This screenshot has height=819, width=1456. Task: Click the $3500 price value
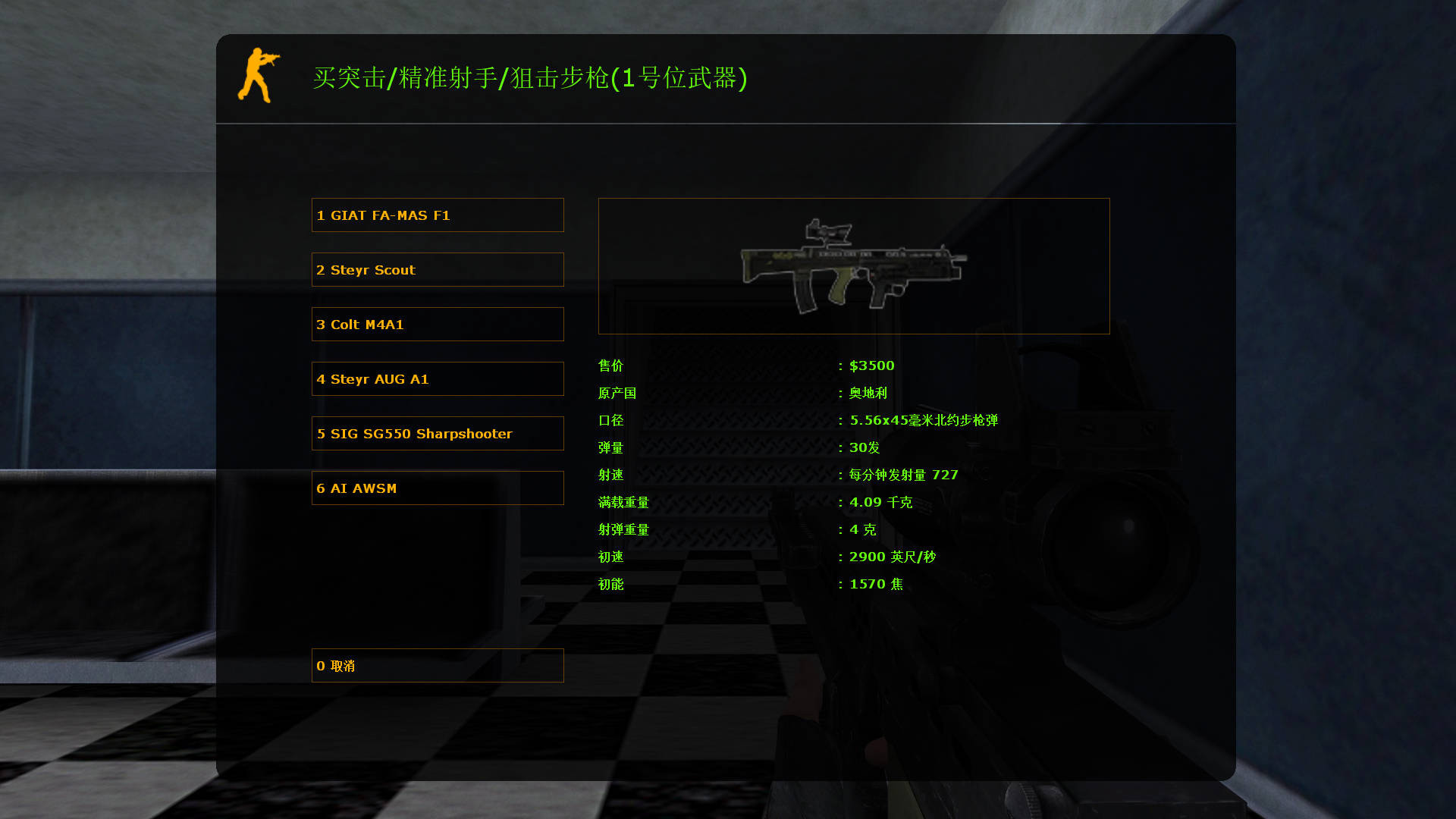coord(871,365)
